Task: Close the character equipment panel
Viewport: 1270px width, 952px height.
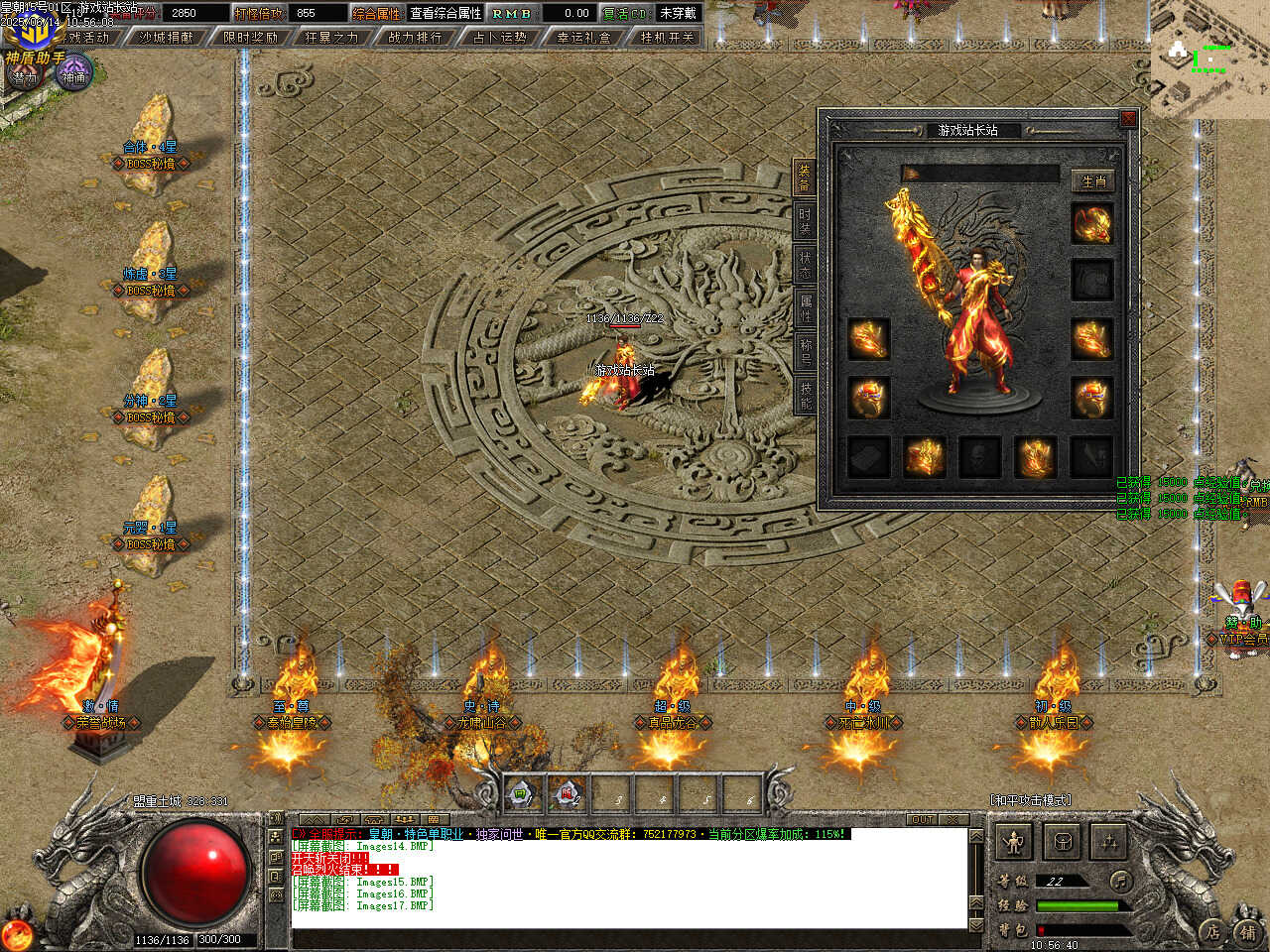Action: [x=1128, y=119]
